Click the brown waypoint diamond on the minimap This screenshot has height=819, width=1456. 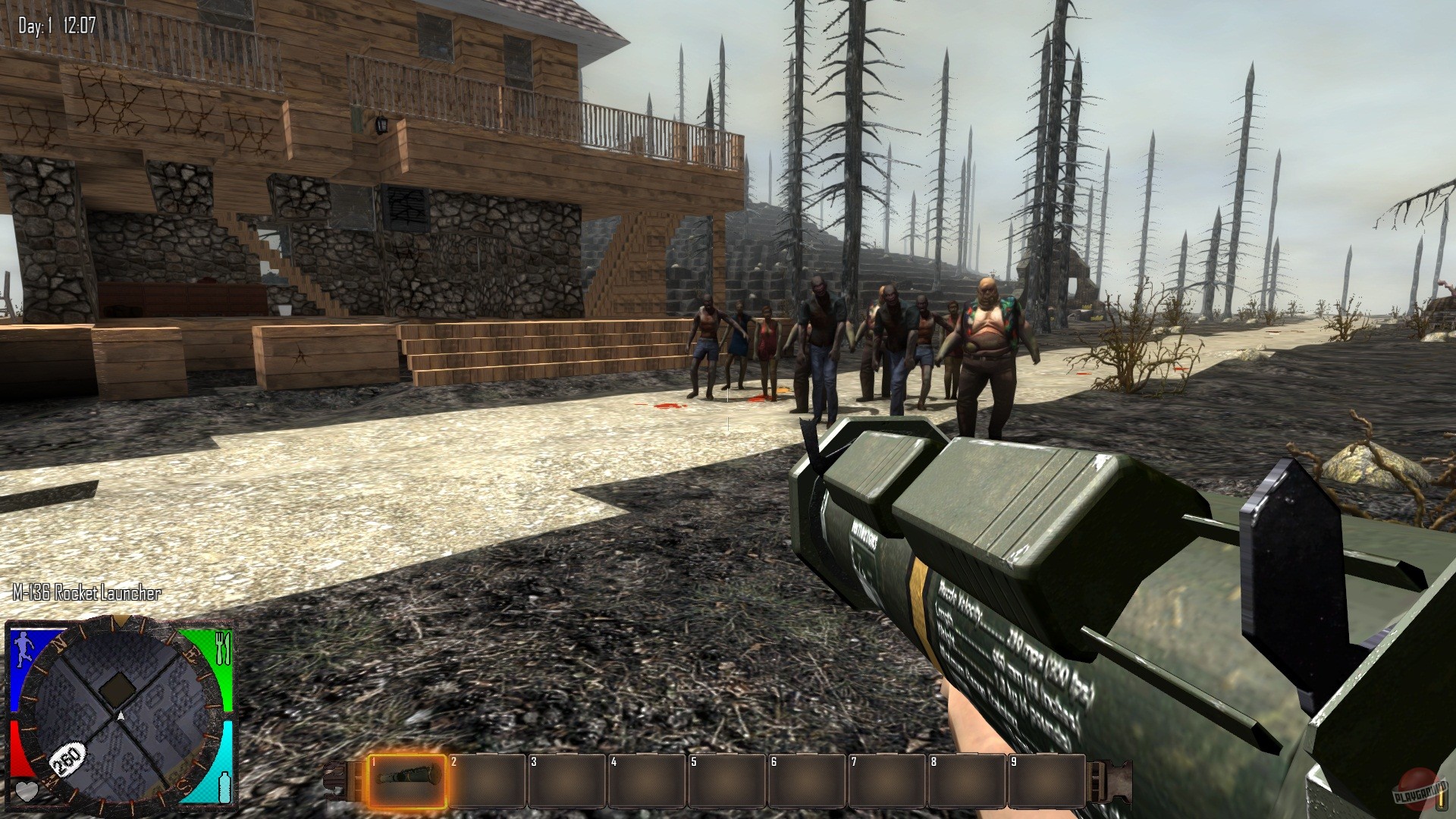pyautogui.click(x=117, y=687)
